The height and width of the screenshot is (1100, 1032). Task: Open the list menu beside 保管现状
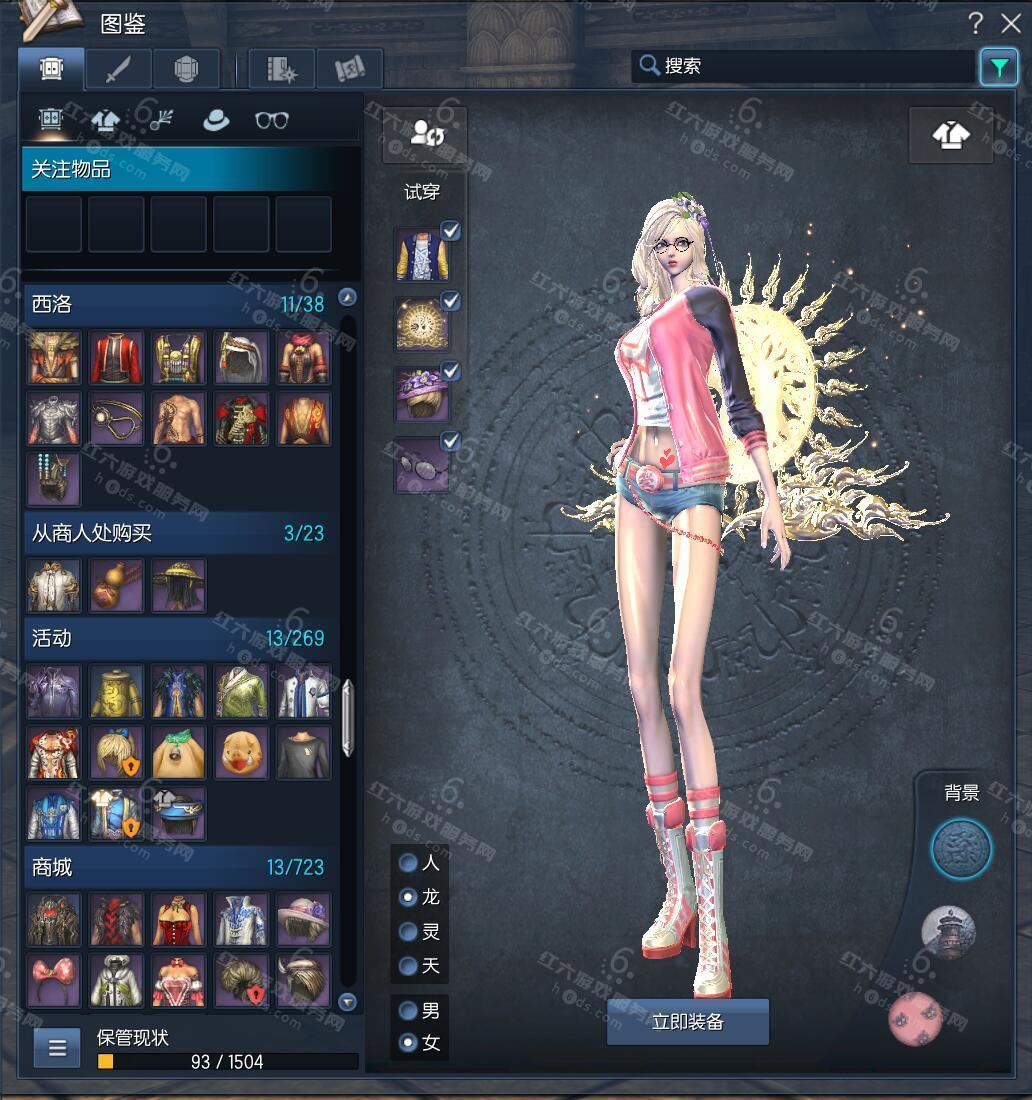tap(57, 1048)
